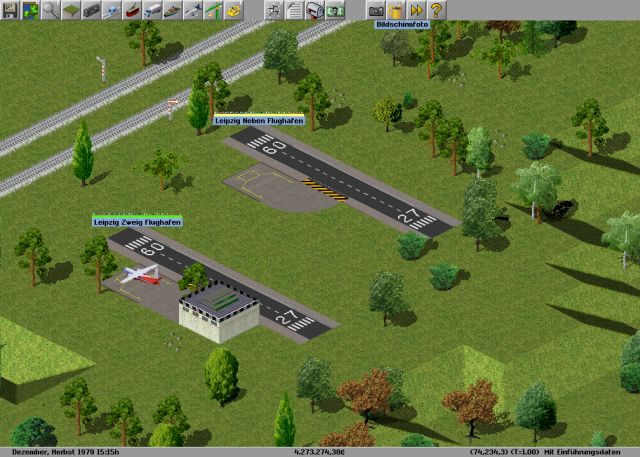Open the finances money icon

coord(335,10)
